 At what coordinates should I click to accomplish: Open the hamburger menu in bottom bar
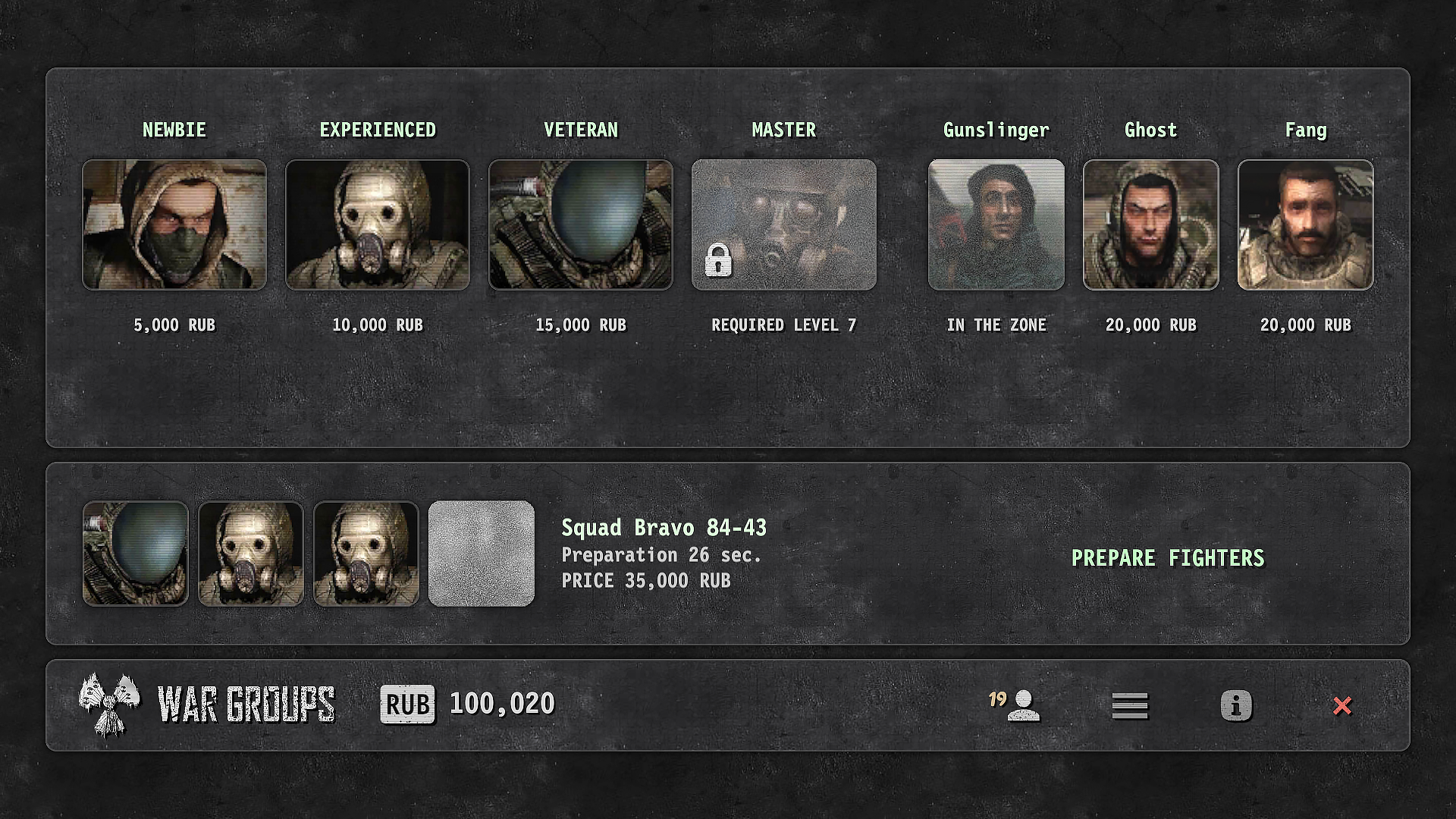[1129, 706]
